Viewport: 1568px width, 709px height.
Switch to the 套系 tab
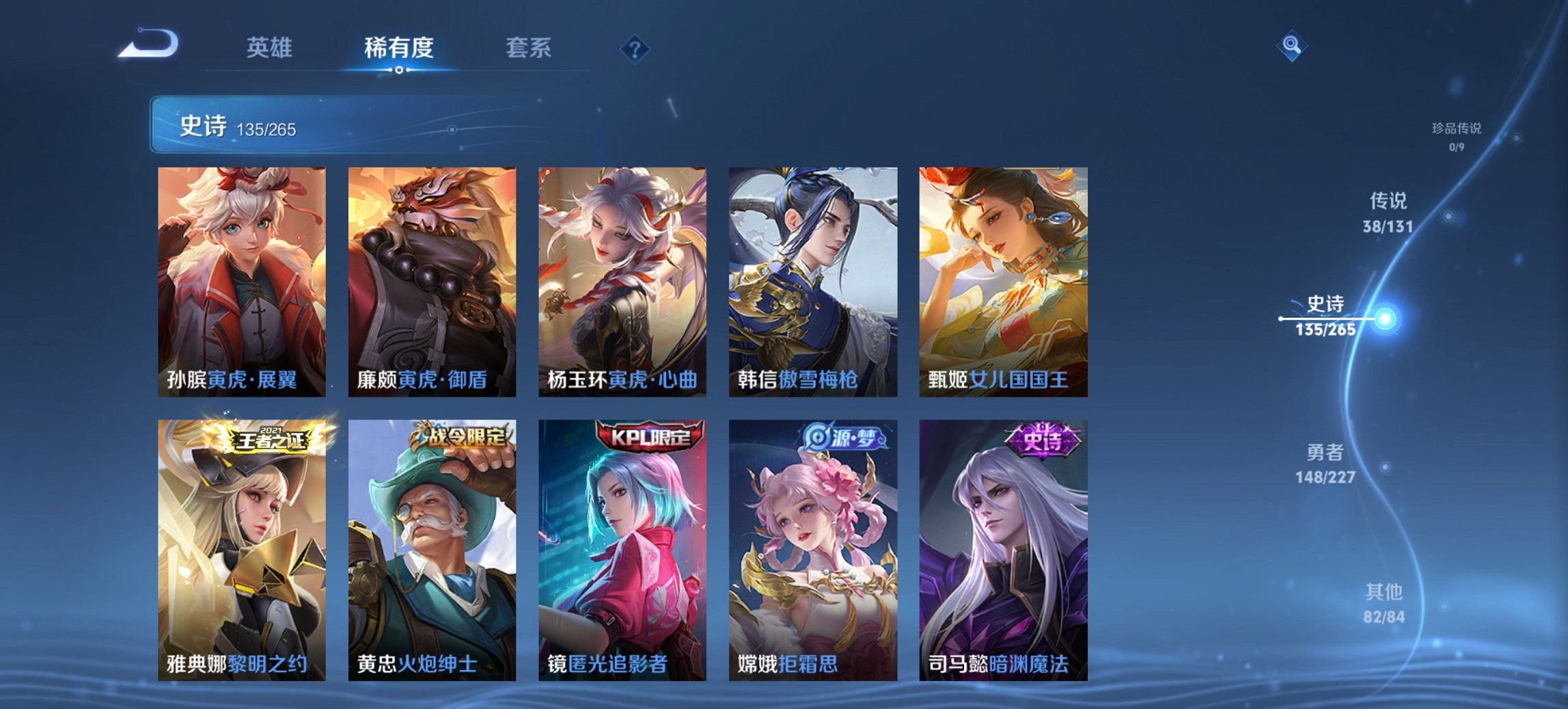point(529,48)
